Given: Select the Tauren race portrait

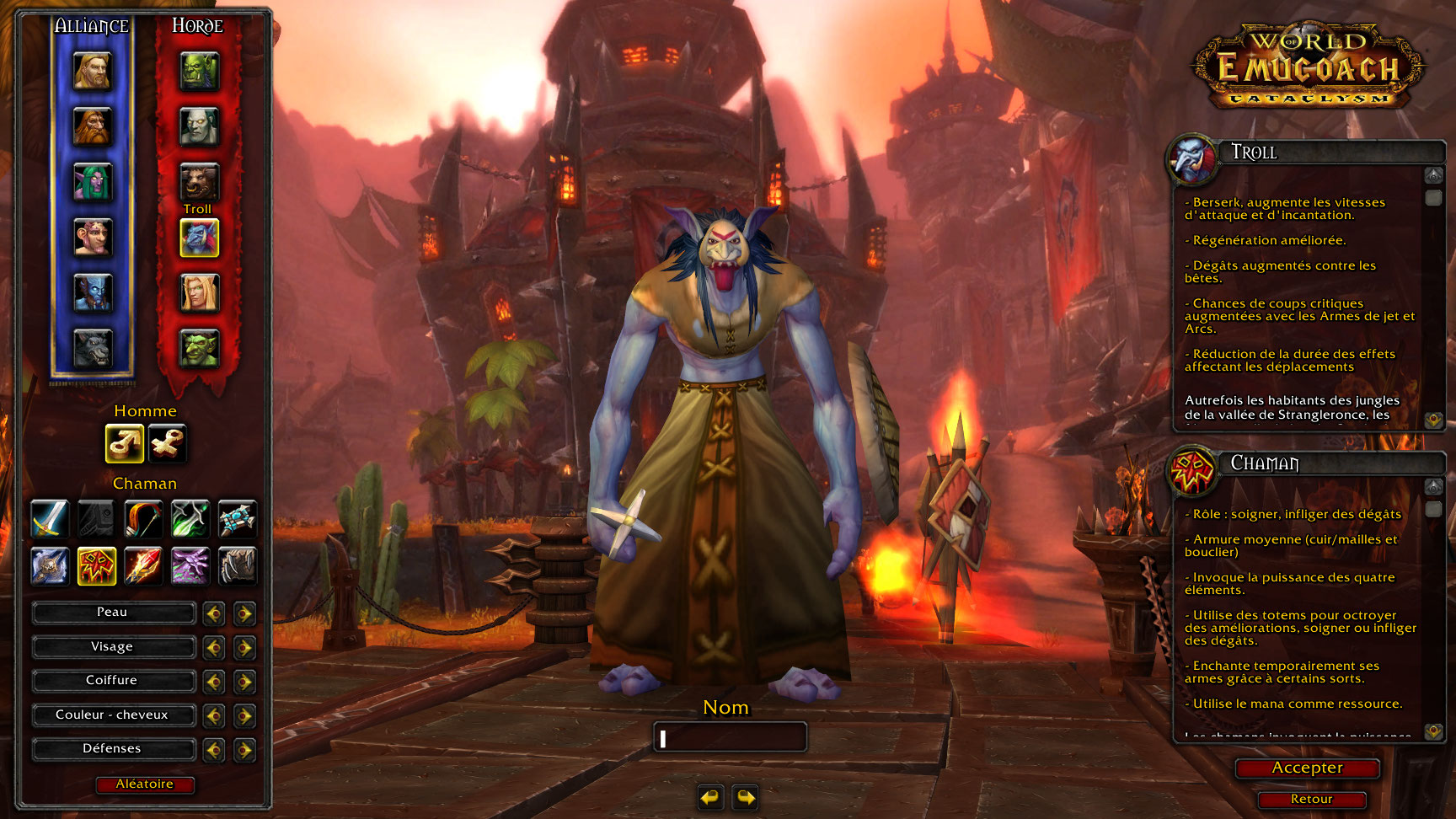Looking at the screenshot, I should click(200, 180).
